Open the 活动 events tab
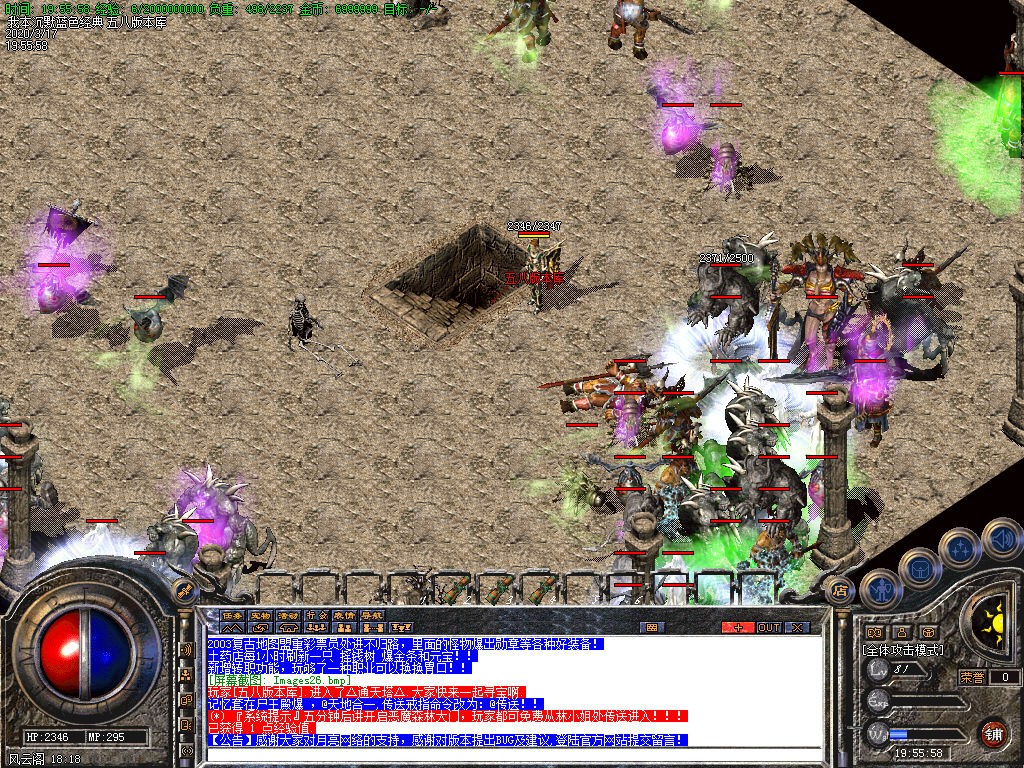 click(x=288, y=615)
